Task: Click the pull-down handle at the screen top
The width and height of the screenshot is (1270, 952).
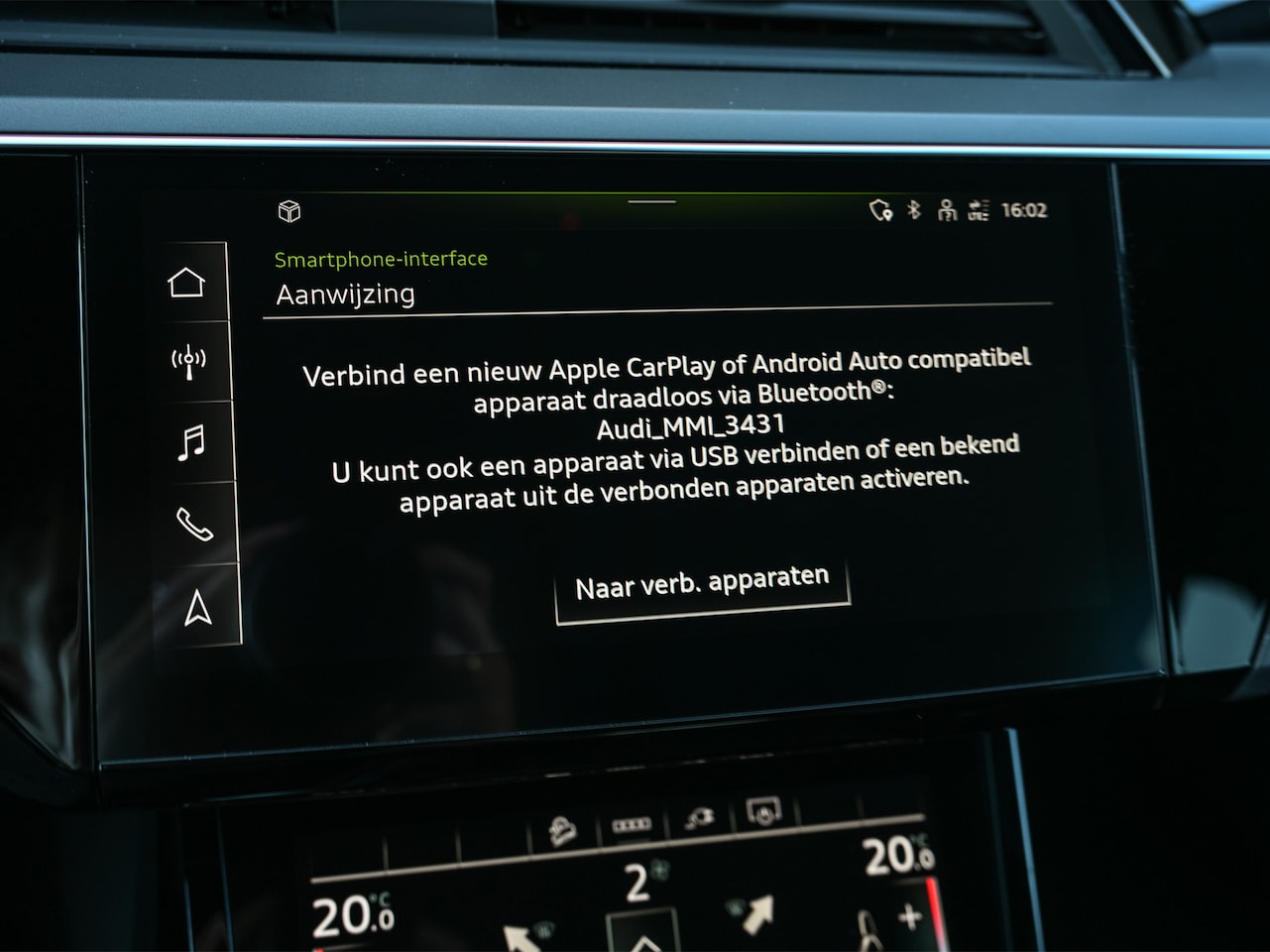Action: (x=652, y=201)
